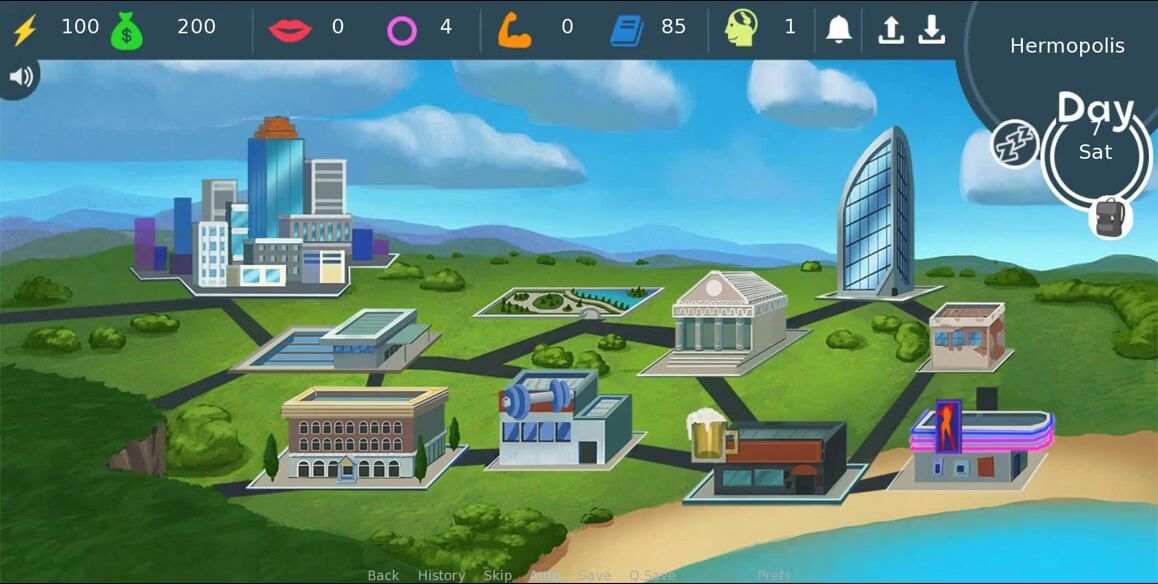Click the upload arrow icon
Screen dimensions: 1158x584
(890, 29)
